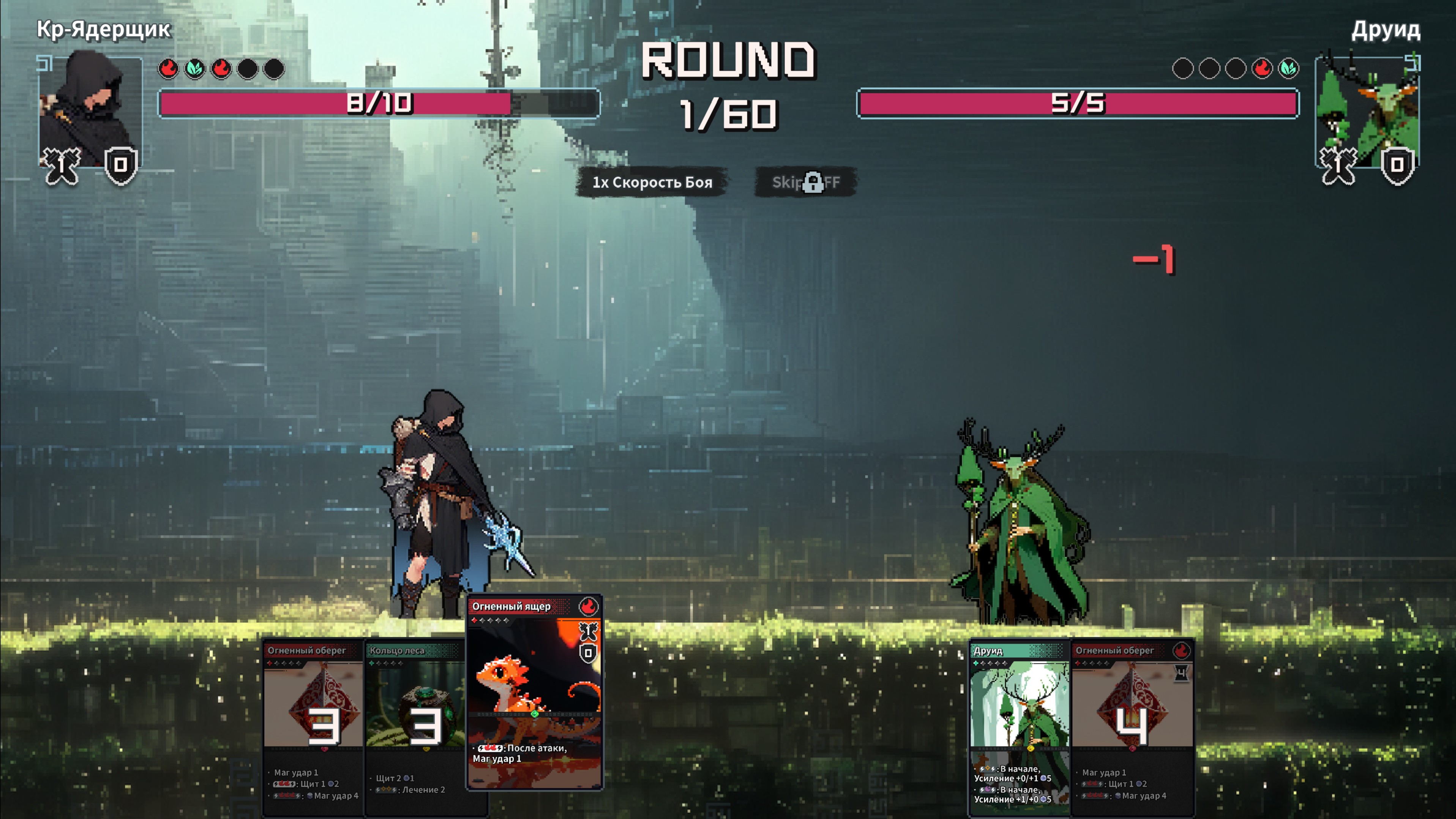Image resolution: width=1456 pixels, height=819 pixels.
Task: Inspect the enemy Друид card
Action: pos(1019,726)
